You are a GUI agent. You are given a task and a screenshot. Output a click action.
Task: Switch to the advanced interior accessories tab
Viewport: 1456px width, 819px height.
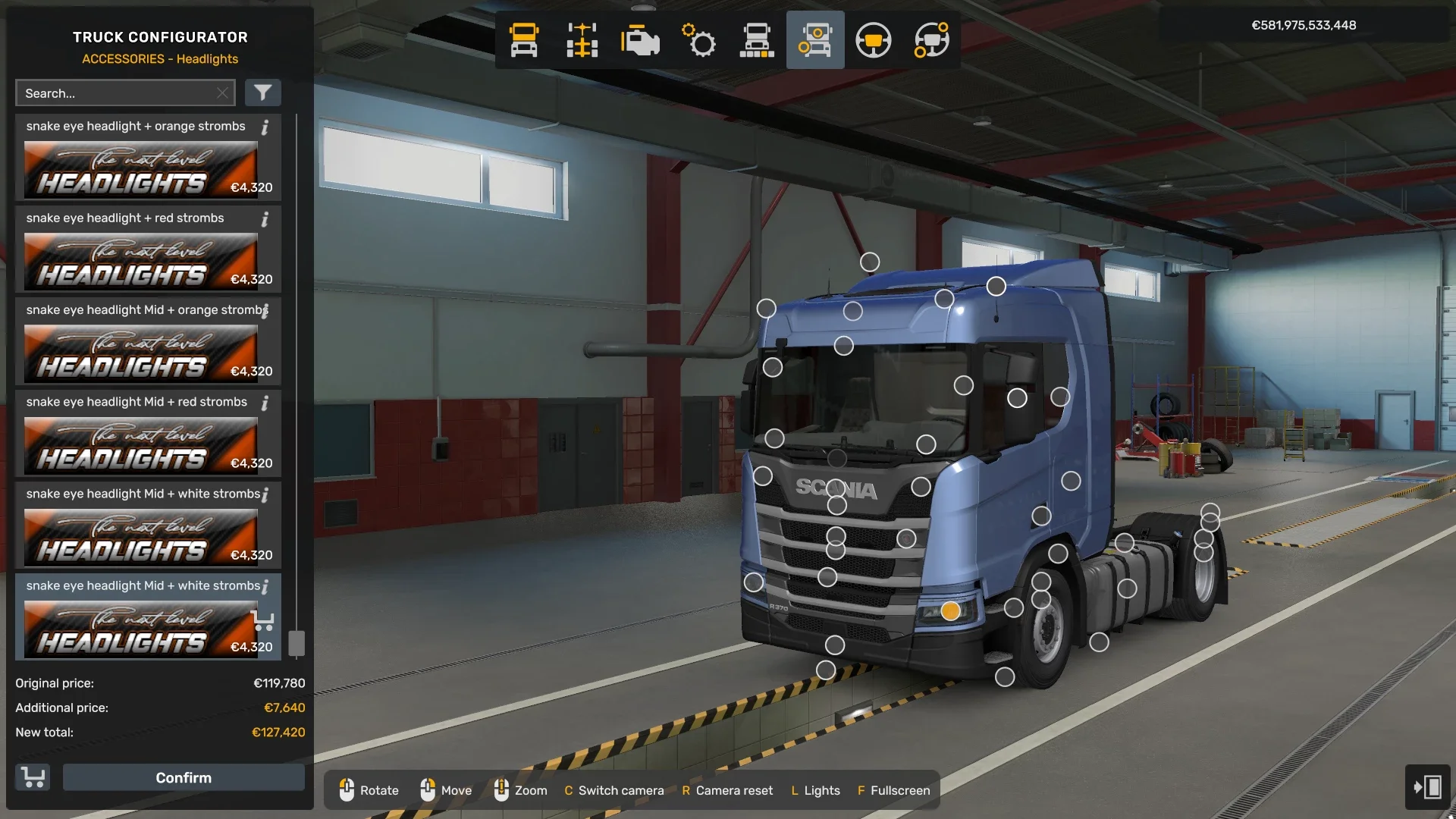[x=930, y=40]
